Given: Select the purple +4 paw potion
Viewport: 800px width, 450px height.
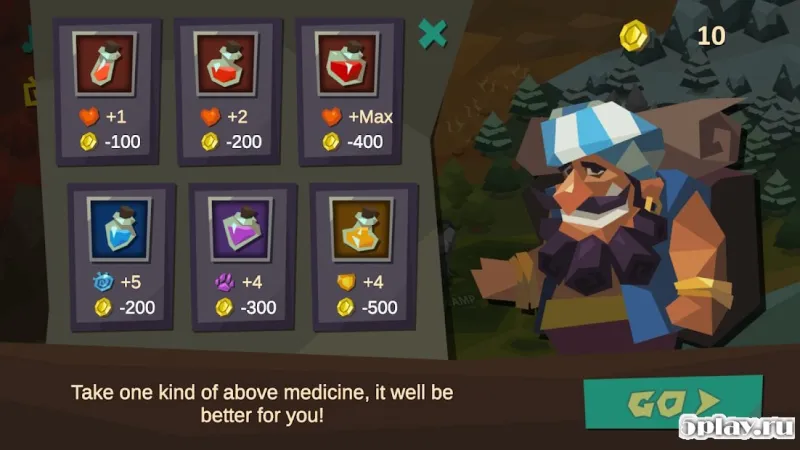Looking at the screenshot, I should pyautogui.click(x=243, y=256).
